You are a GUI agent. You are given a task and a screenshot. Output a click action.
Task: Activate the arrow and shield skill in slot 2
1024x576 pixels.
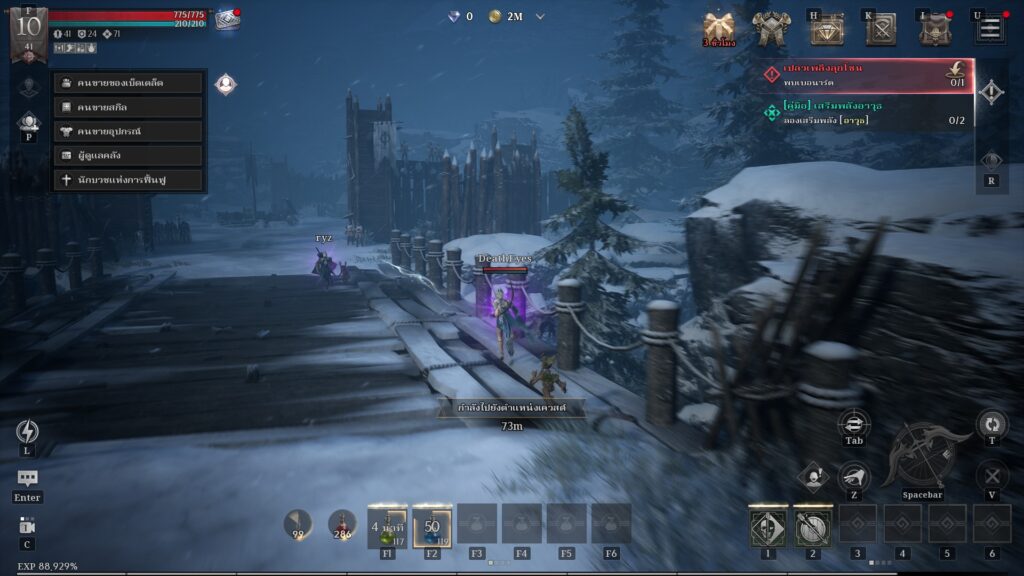tap(812, 526)
